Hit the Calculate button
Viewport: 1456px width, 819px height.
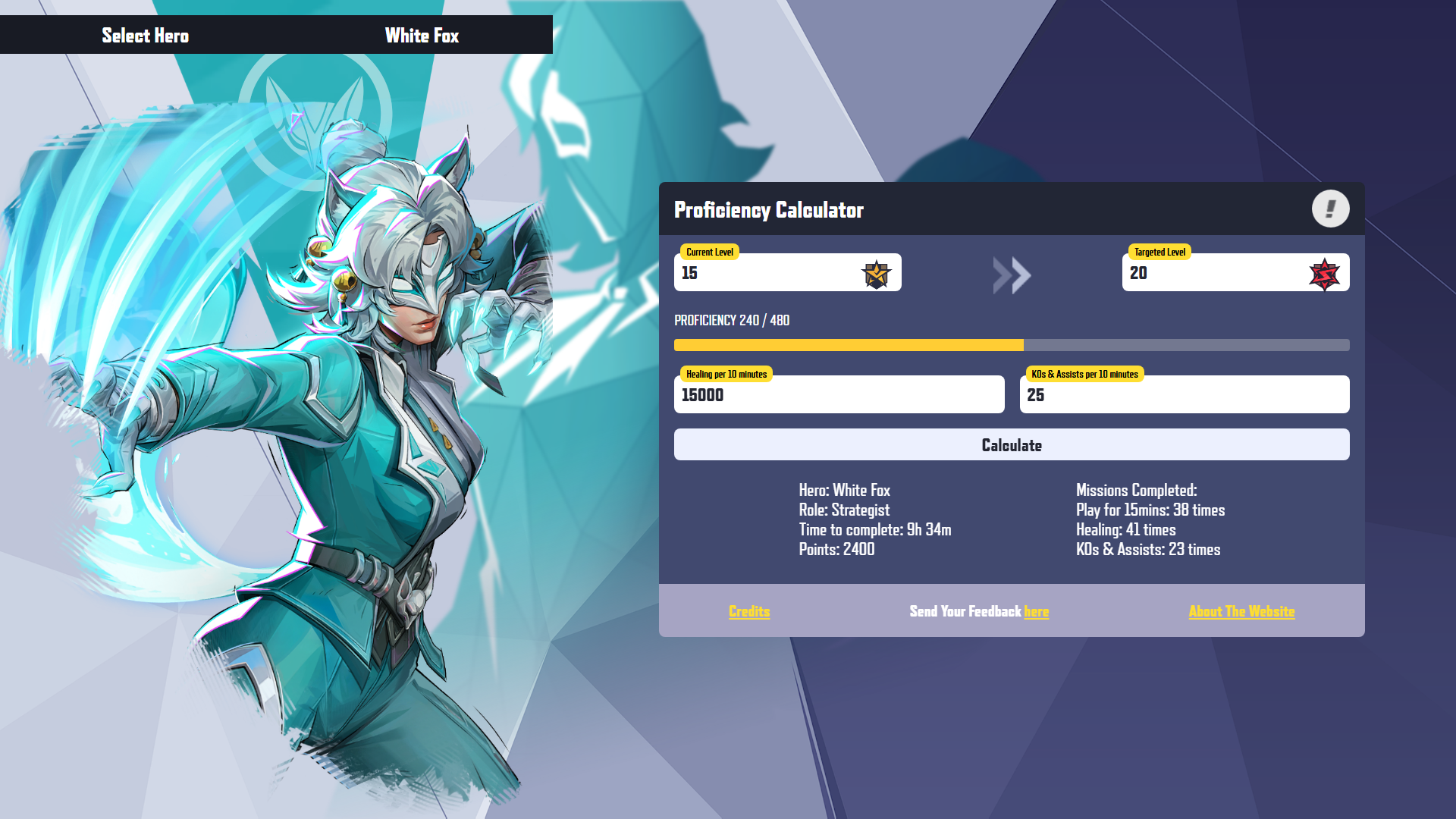1011,445
